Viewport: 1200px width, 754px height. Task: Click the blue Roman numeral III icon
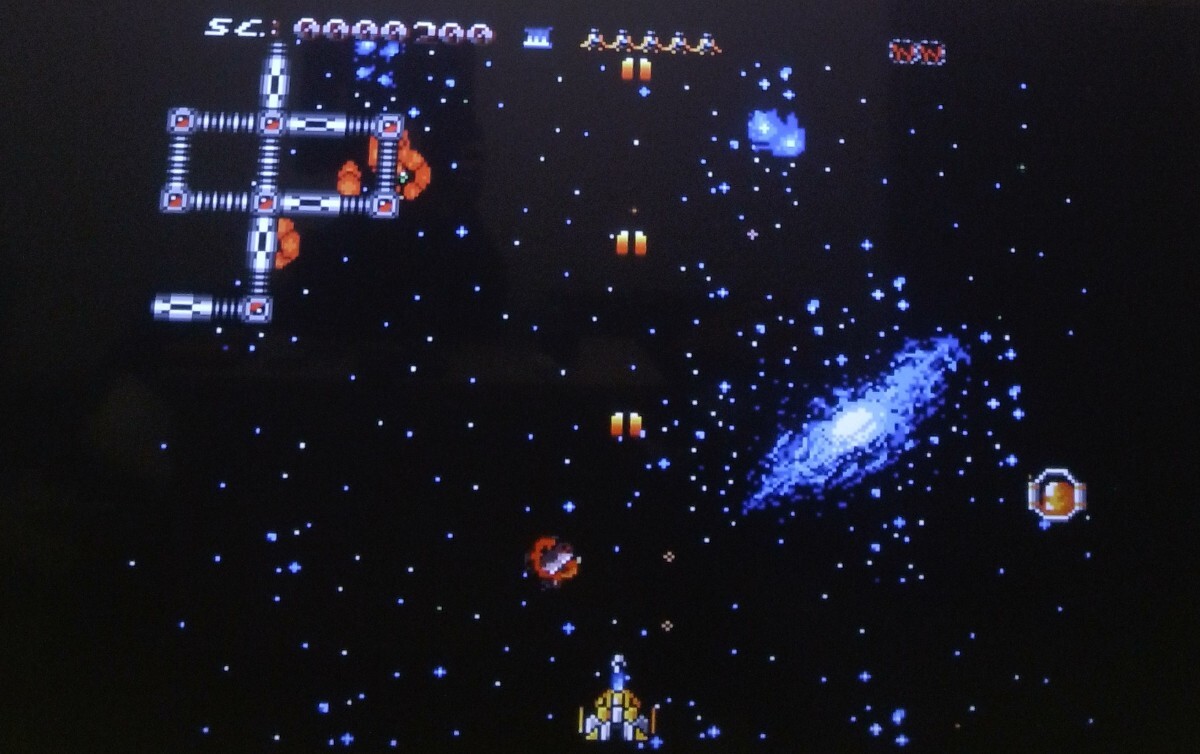coord(537,38)
